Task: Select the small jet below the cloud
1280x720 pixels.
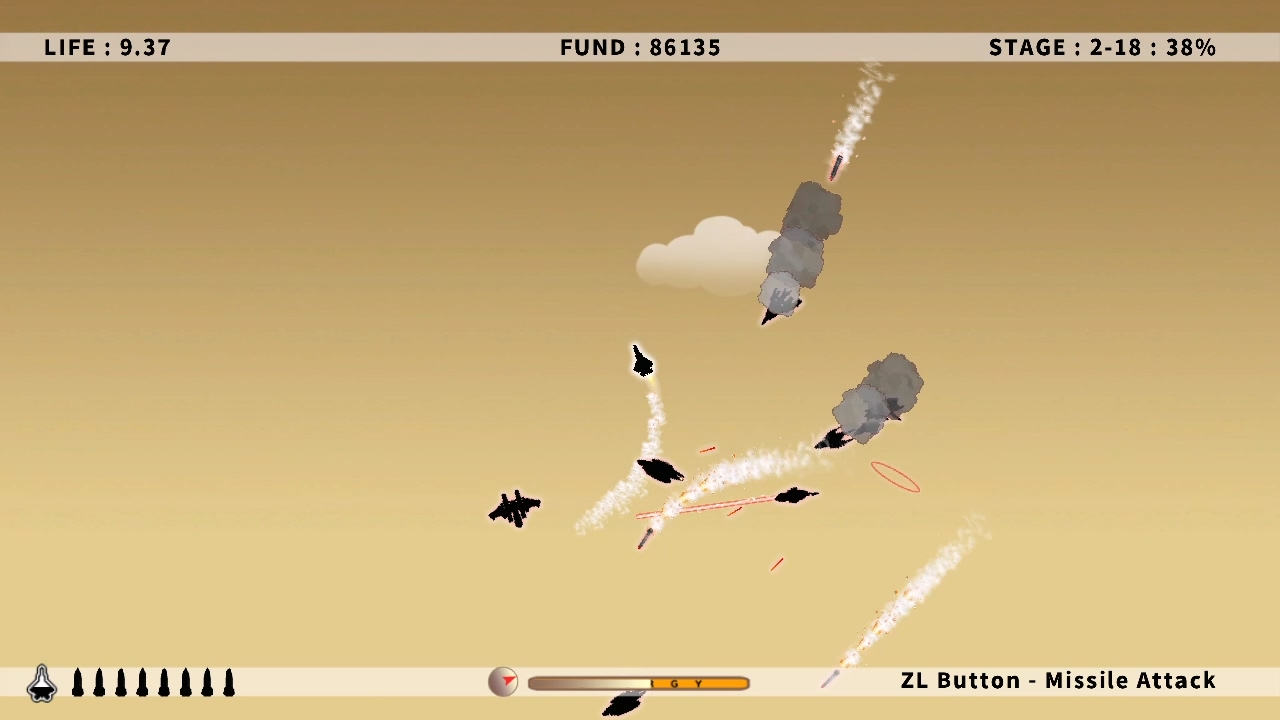Action: point(642,362)
